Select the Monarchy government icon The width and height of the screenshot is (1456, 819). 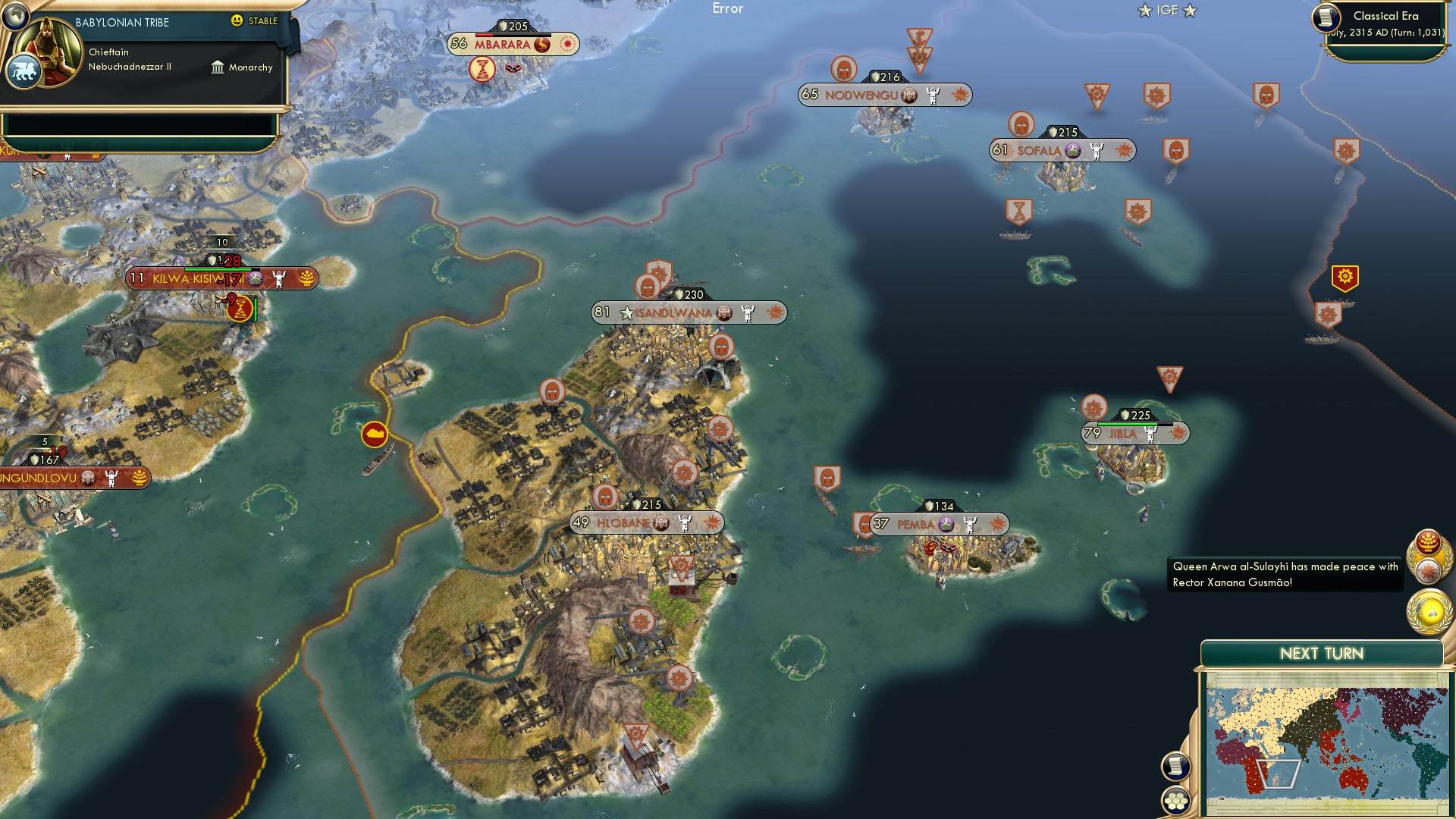(x=217, y=67)
